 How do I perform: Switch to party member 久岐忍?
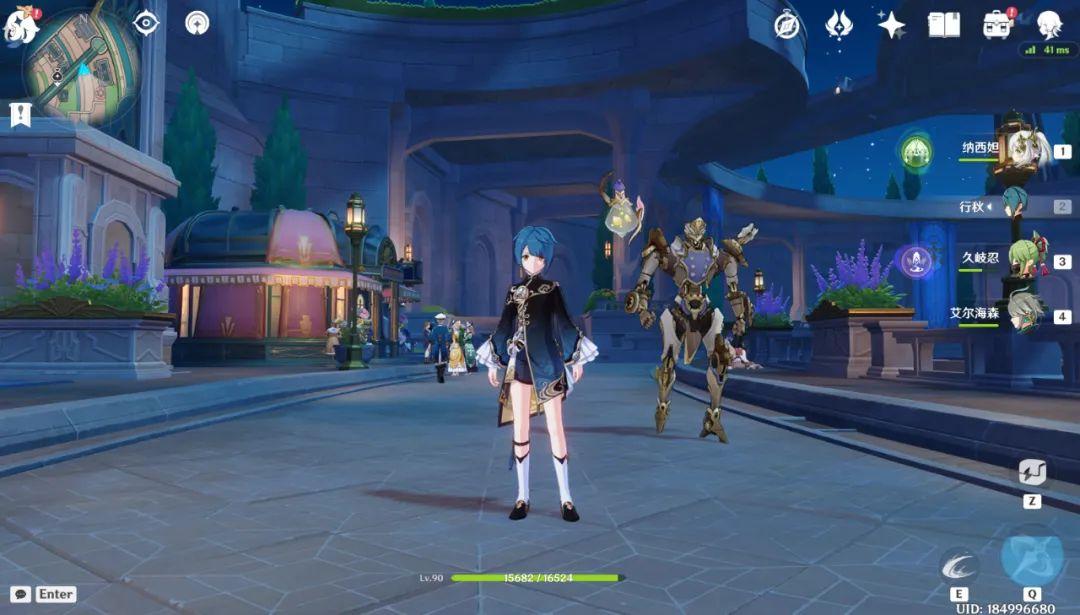pyautogui.click(x=1025, y=260)
